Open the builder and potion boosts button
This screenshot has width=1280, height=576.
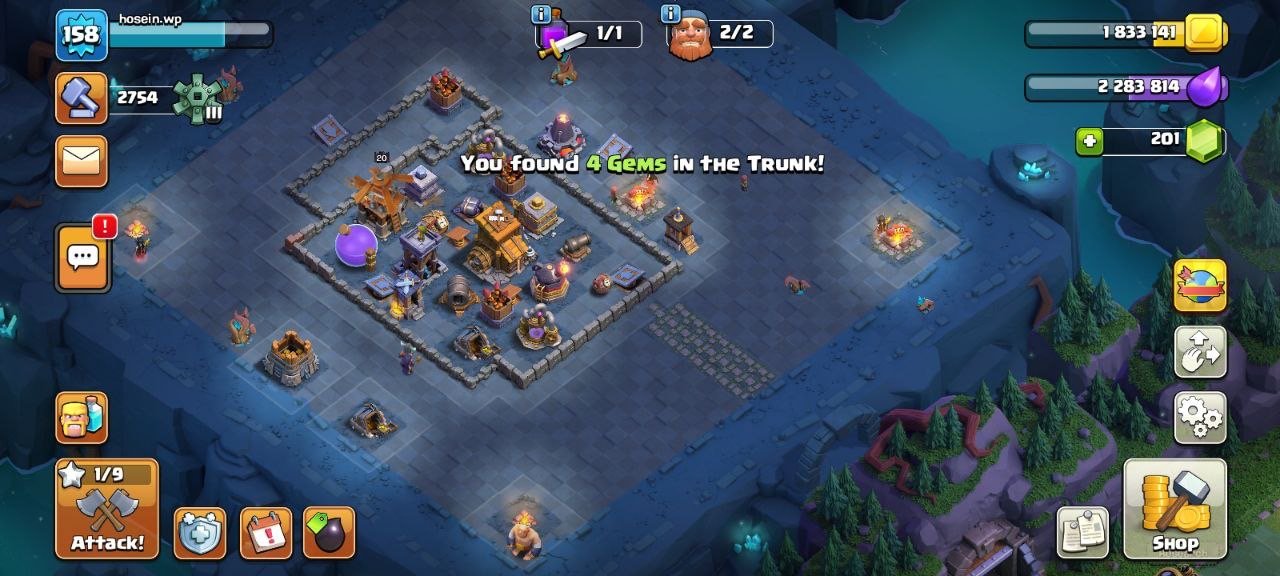(82, 417)
